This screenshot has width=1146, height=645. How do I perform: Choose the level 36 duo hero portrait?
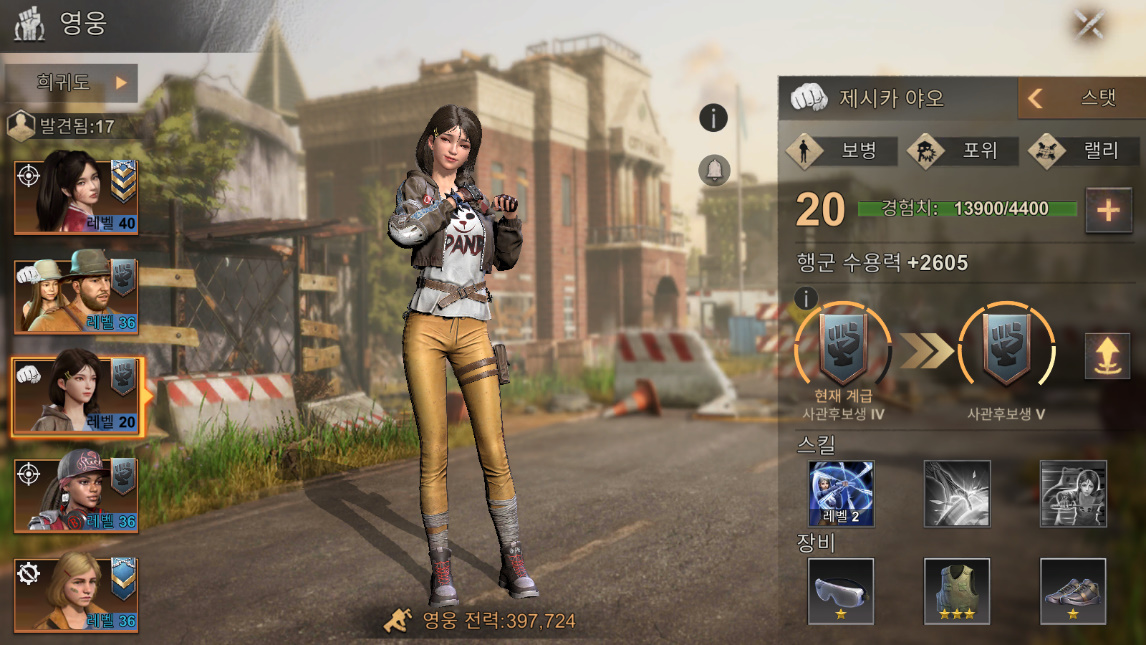(x=77, y=296)
